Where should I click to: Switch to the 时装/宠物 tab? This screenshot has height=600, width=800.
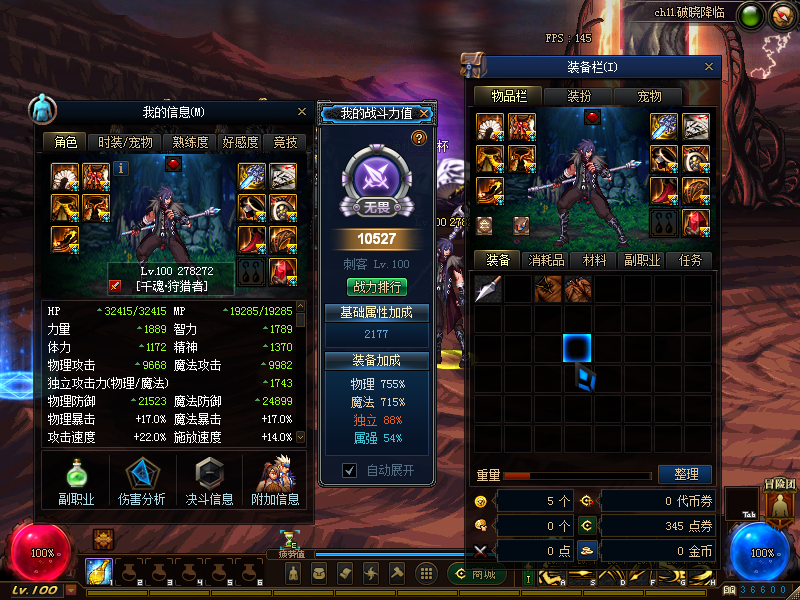coord(125,143)
